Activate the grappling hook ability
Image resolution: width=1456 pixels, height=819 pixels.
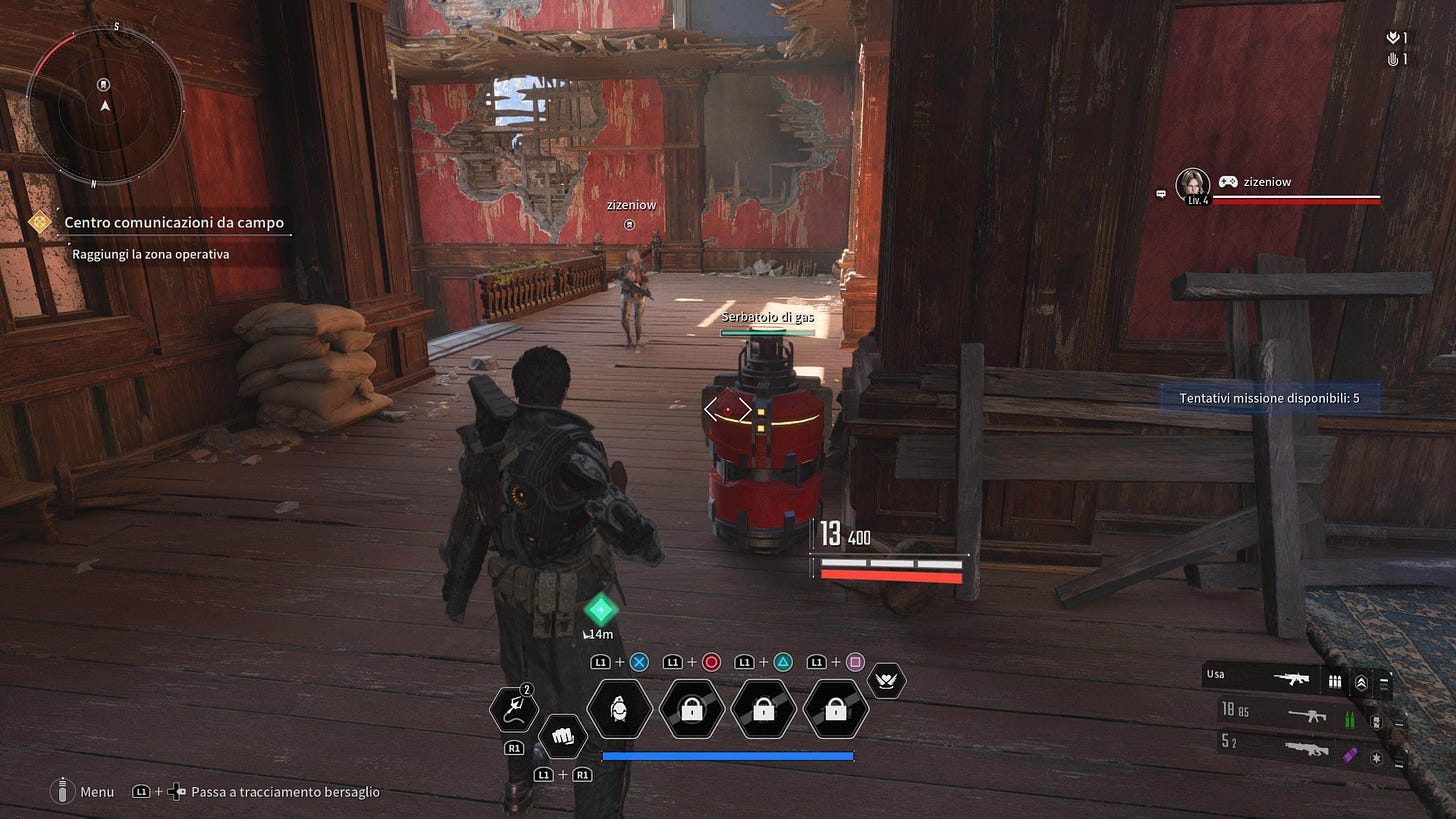(514, 710)
